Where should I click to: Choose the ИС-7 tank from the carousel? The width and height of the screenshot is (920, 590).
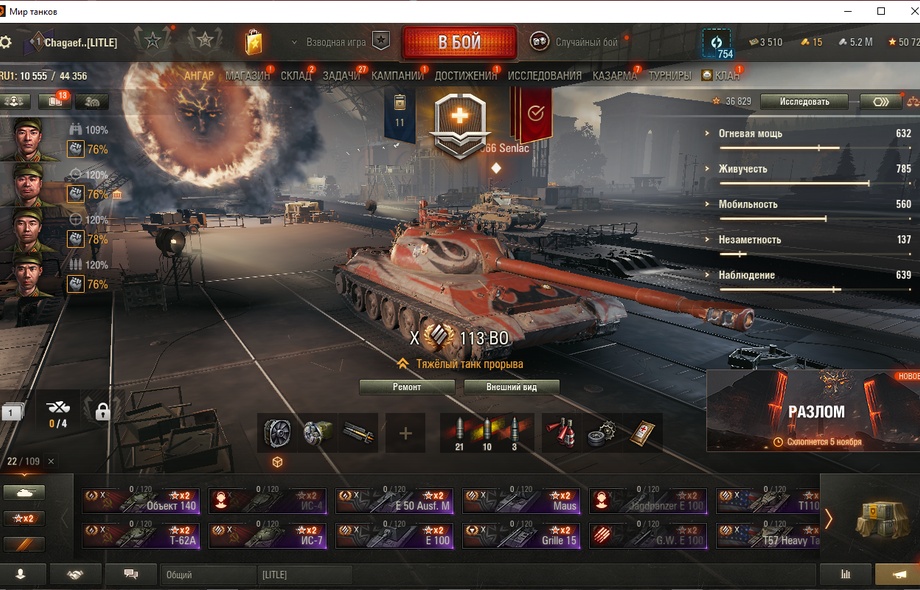tap(269, 536)
